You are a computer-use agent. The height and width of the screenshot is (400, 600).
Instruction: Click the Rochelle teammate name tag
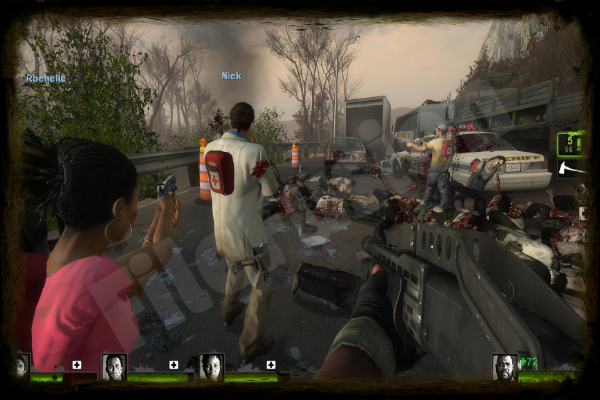point(46,78)
